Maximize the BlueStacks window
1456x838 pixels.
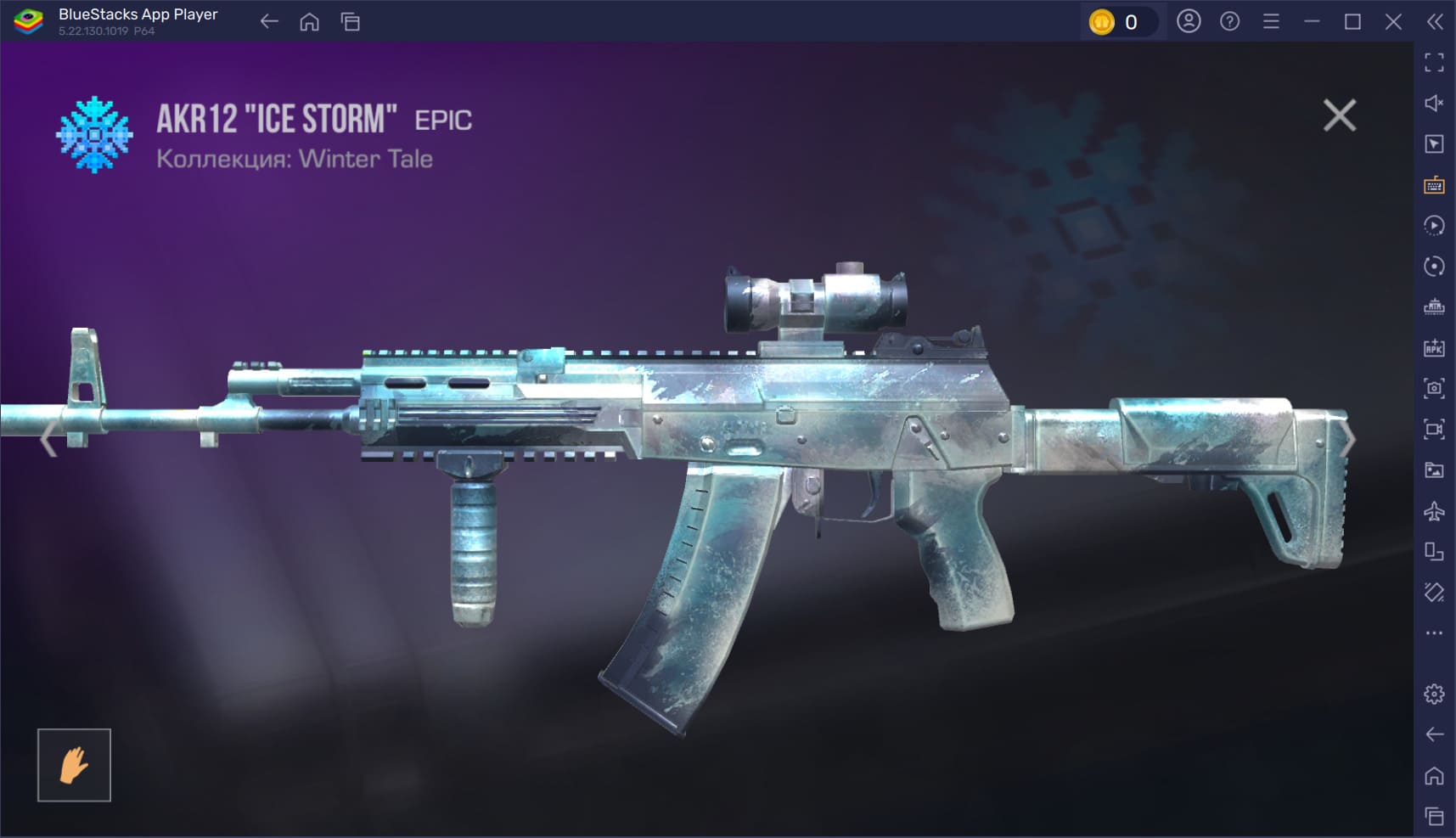[x=1352, y=22]
